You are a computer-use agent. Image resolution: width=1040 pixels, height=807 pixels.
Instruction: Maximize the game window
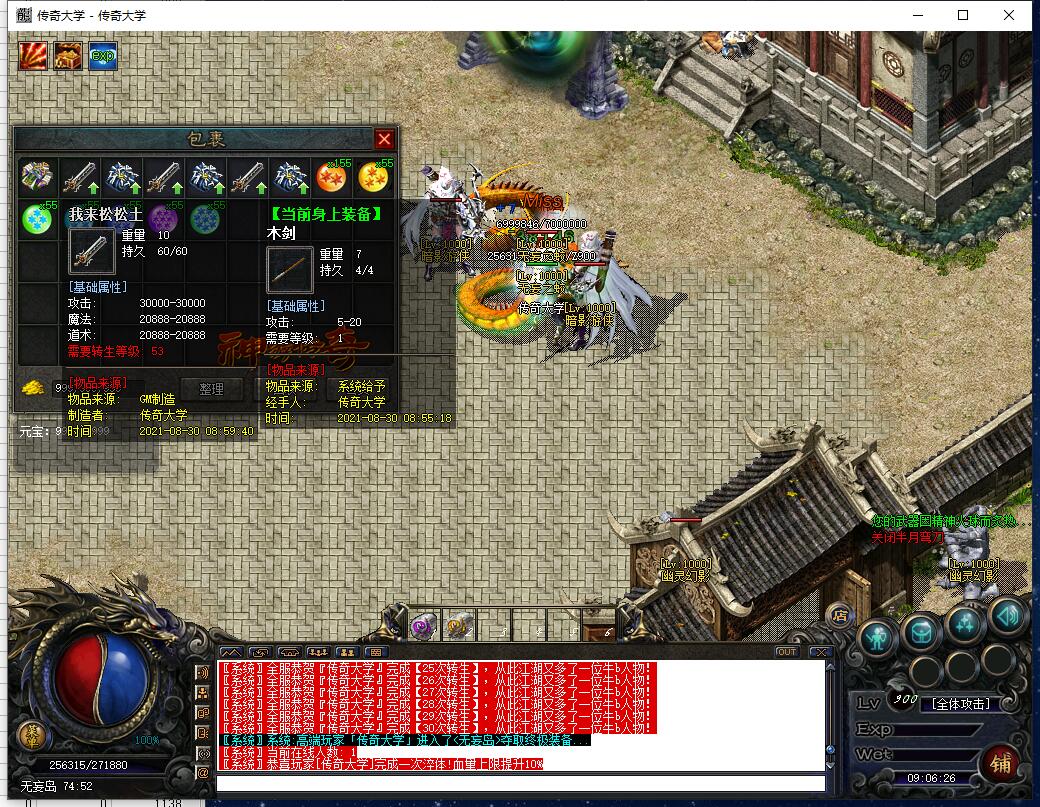point(963,15)
